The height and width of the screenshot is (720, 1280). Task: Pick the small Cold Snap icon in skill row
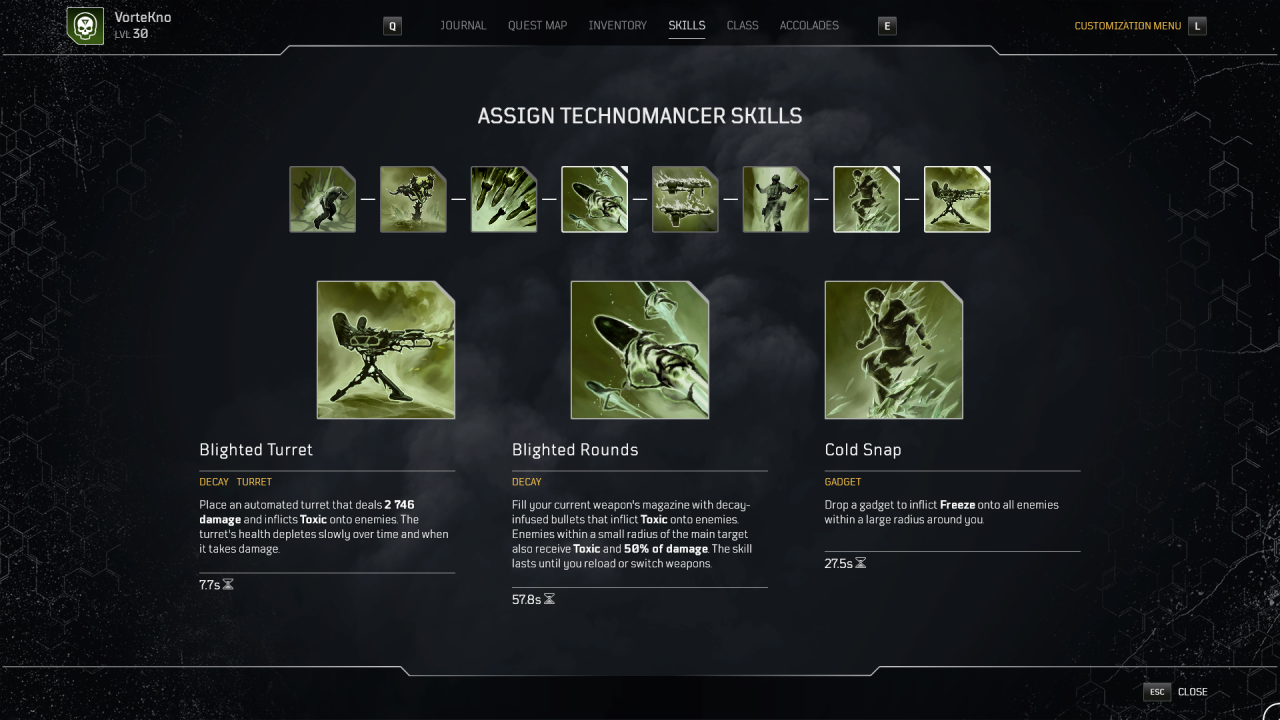click(867, 200)
